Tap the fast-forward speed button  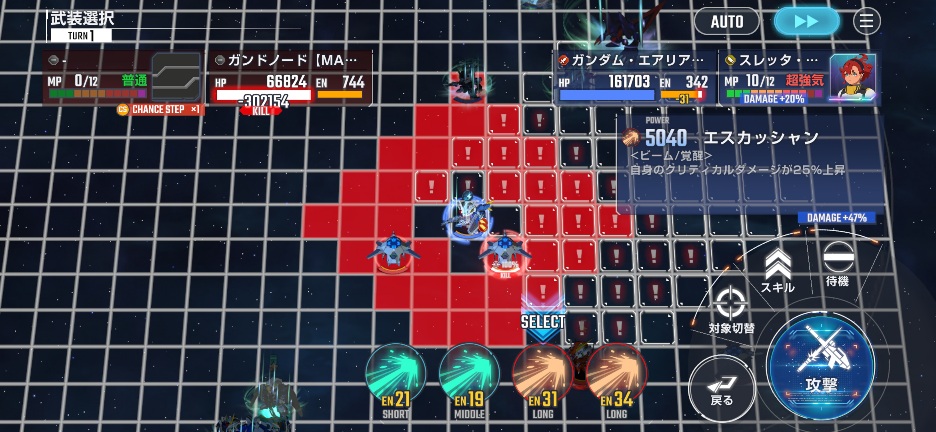pos(806,21)
